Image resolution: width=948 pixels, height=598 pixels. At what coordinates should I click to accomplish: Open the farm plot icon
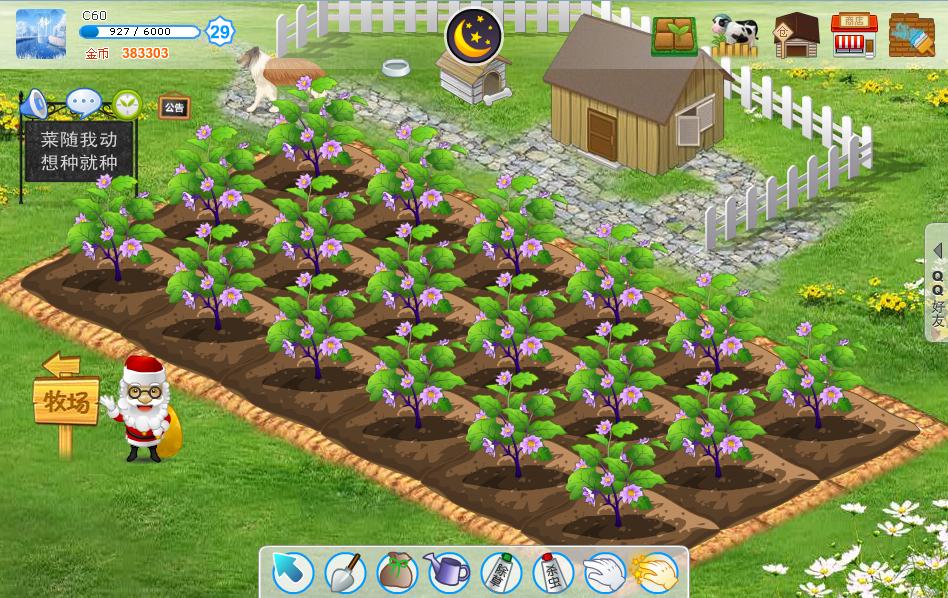[674, 36]
